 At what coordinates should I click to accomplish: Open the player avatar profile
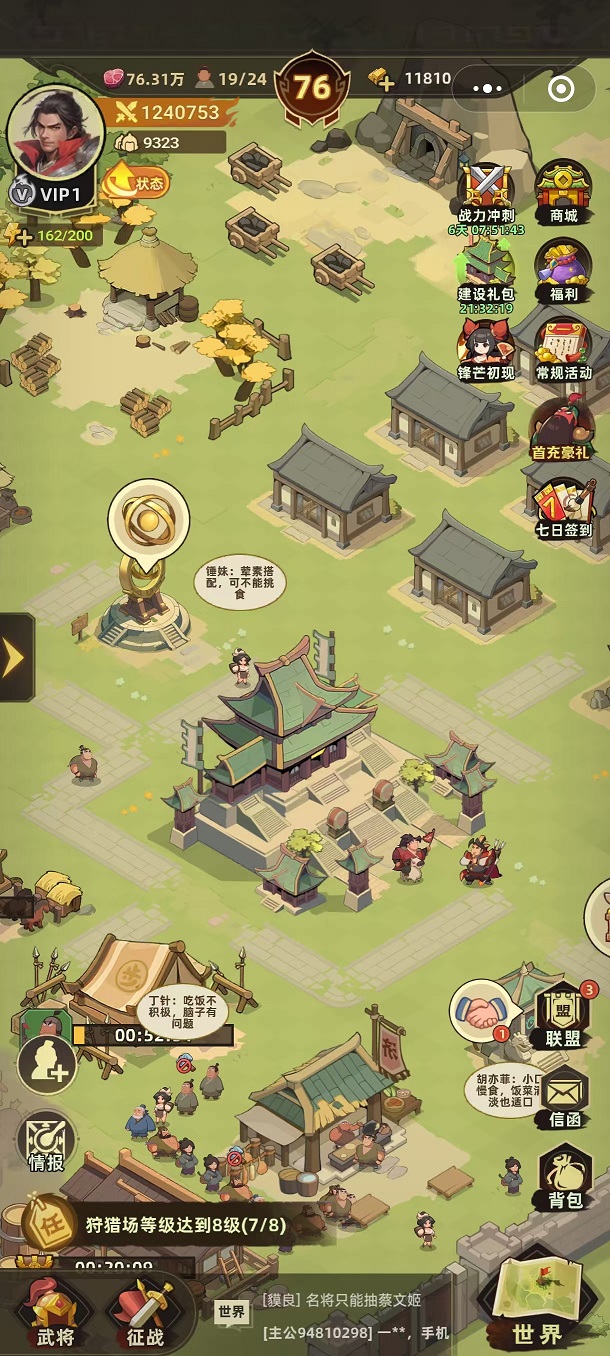[x=54, y=133]
